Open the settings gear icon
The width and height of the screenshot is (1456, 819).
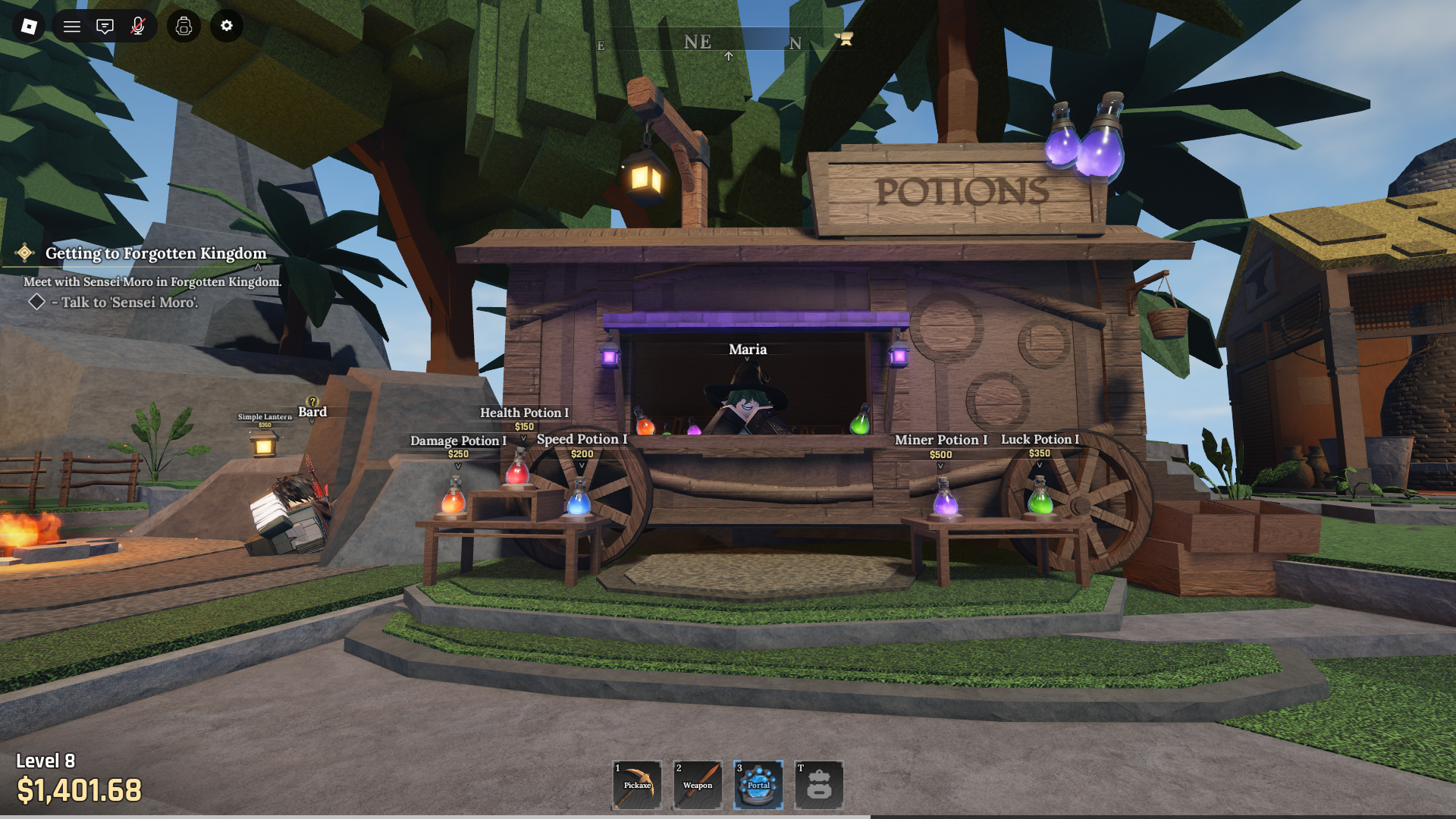click(225, 27)
